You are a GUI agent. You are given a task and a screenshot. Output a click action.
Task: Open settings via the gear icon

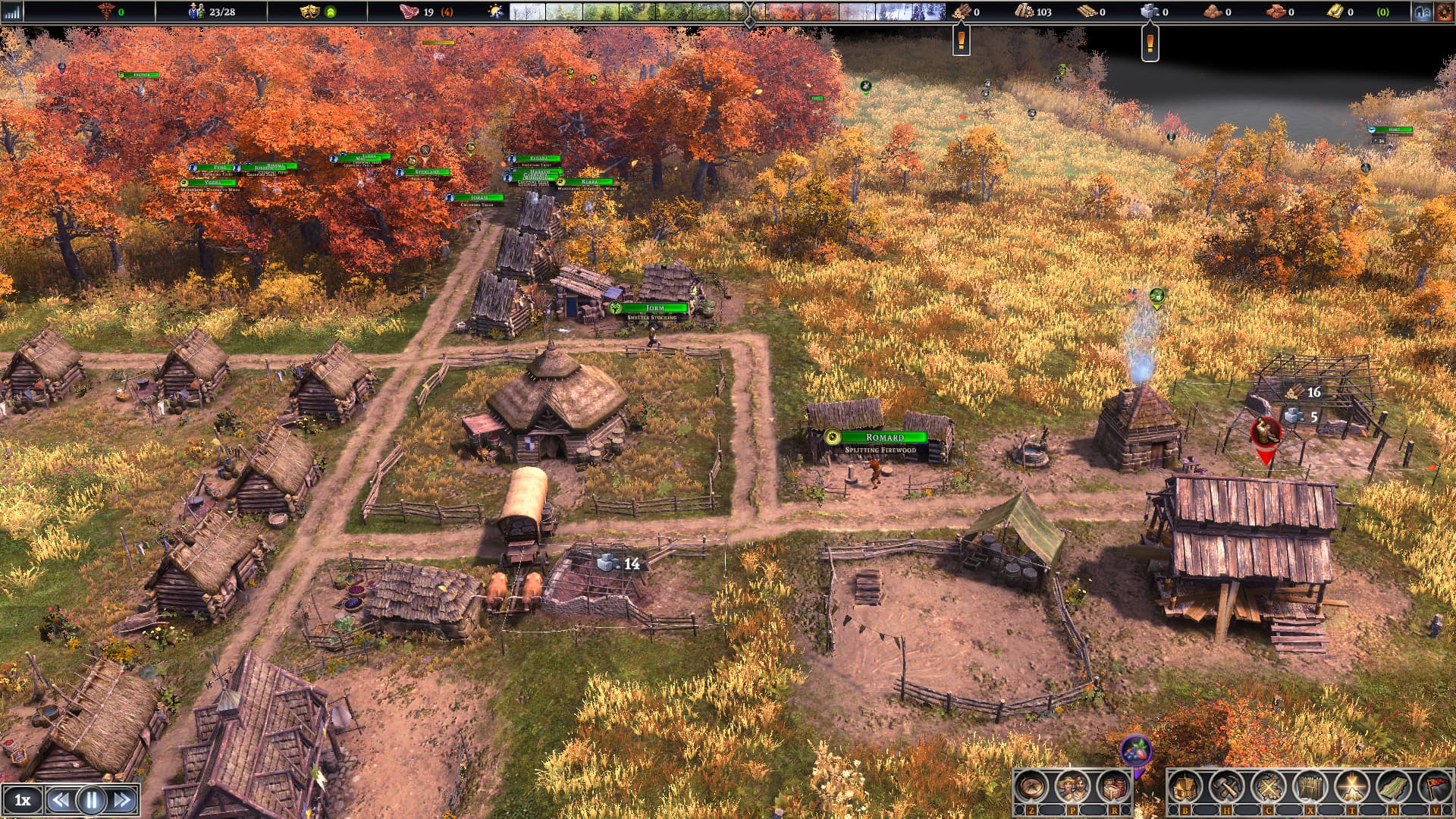[1443, 12]
